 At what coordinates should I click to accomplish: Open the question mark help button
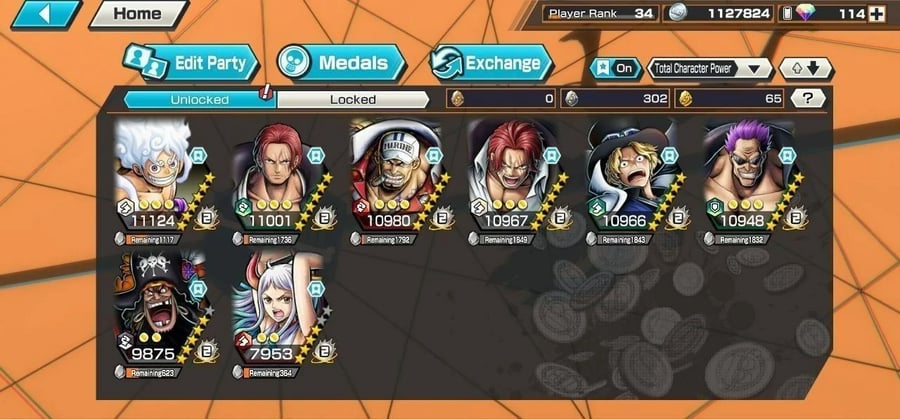[x=807, y=98]
